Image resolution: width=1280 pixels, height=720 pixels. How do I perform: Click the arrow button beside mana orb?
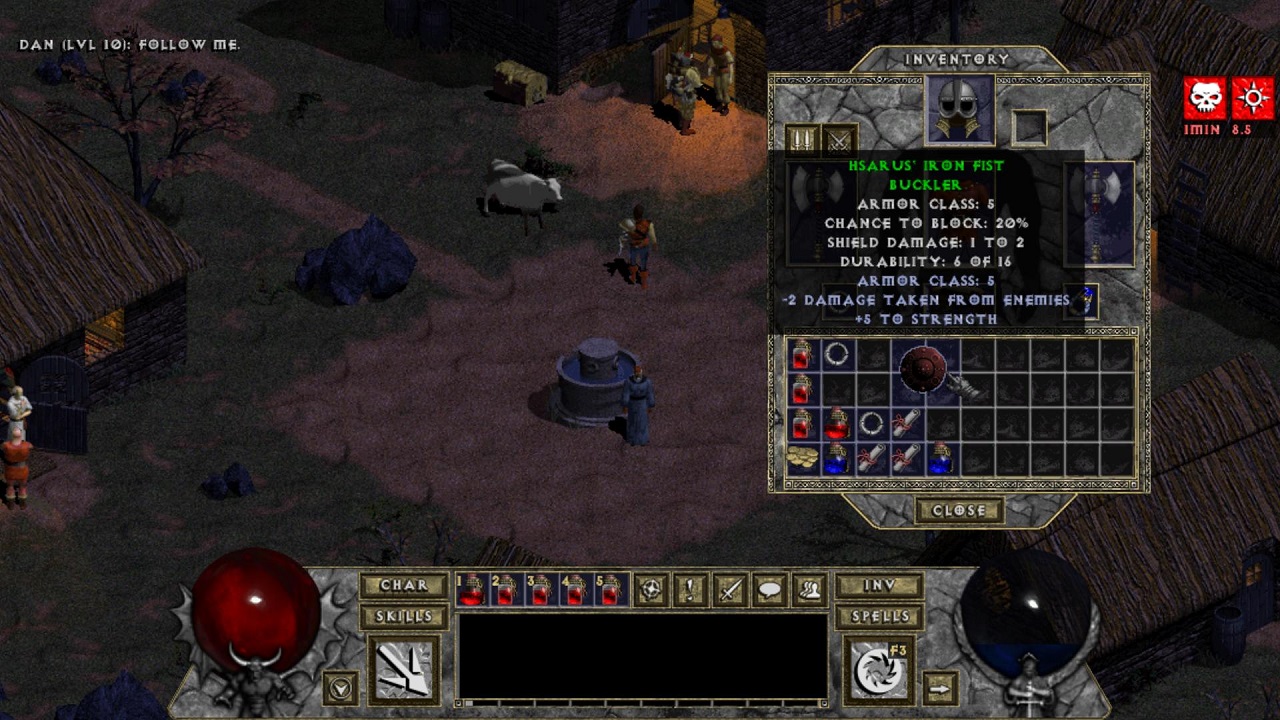(939, 688)
